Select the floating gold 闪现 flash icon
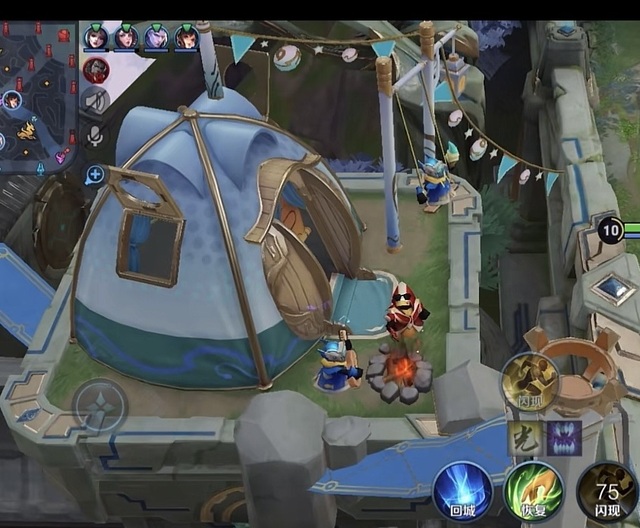 click(x=530, y=382)
